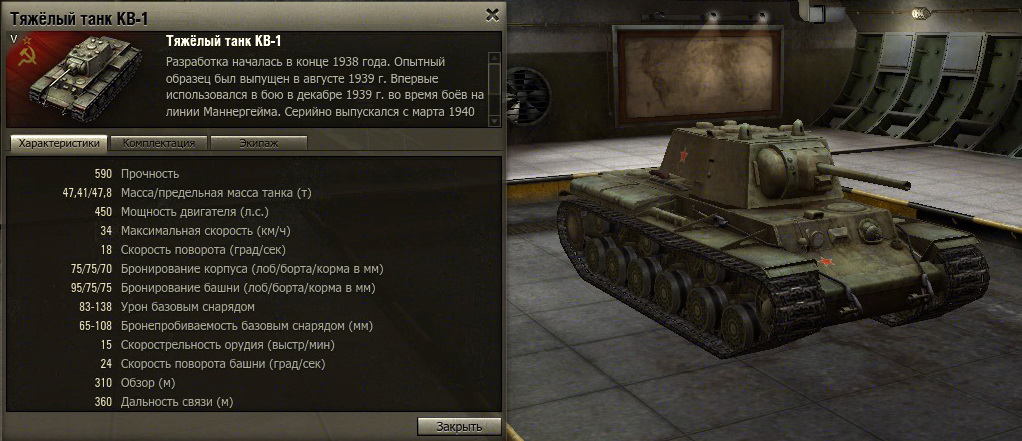Close the KV-1 info window with X

coord(491,14)
